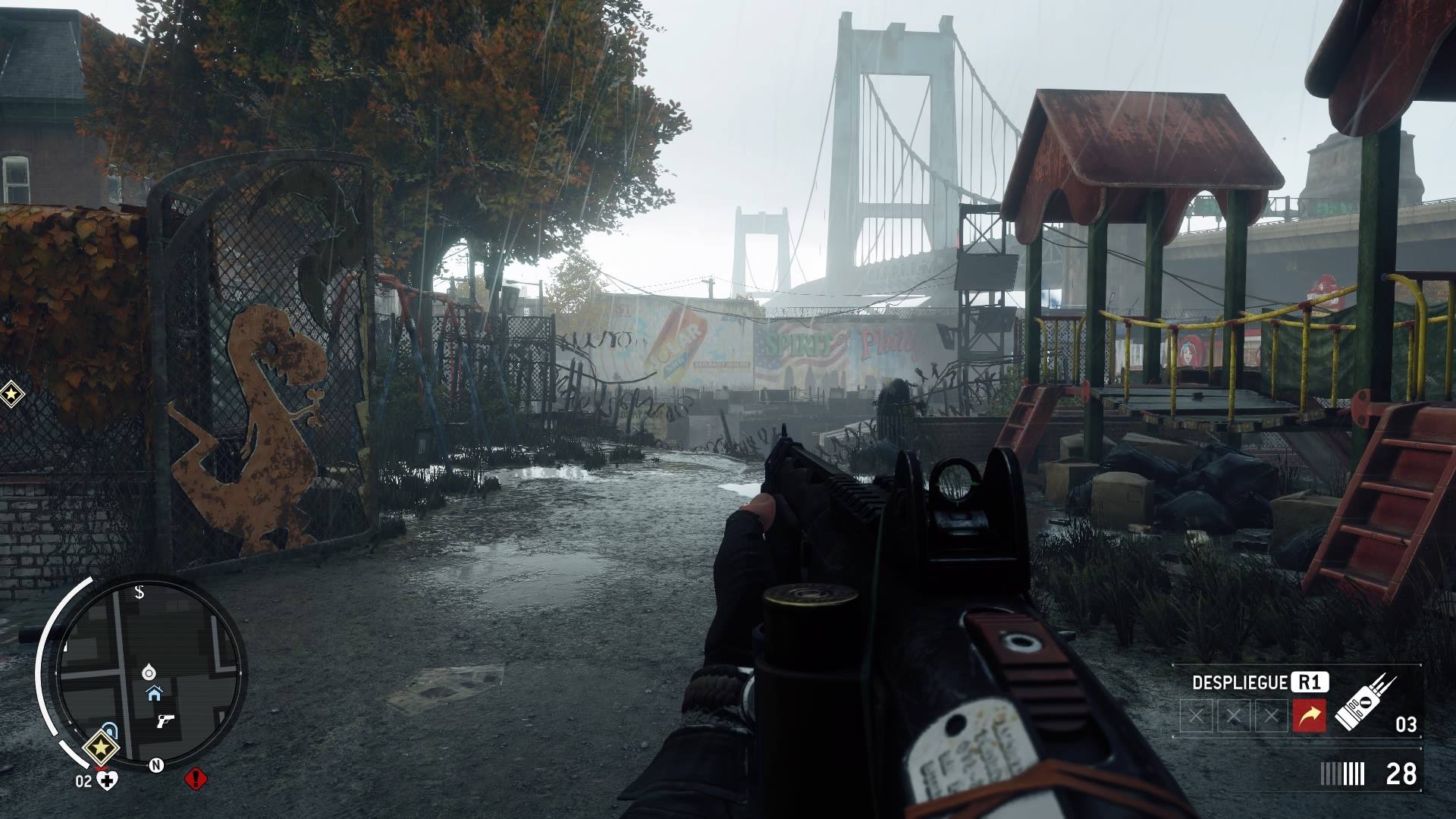Select the red throw arrow slot

pos(1309,716)
